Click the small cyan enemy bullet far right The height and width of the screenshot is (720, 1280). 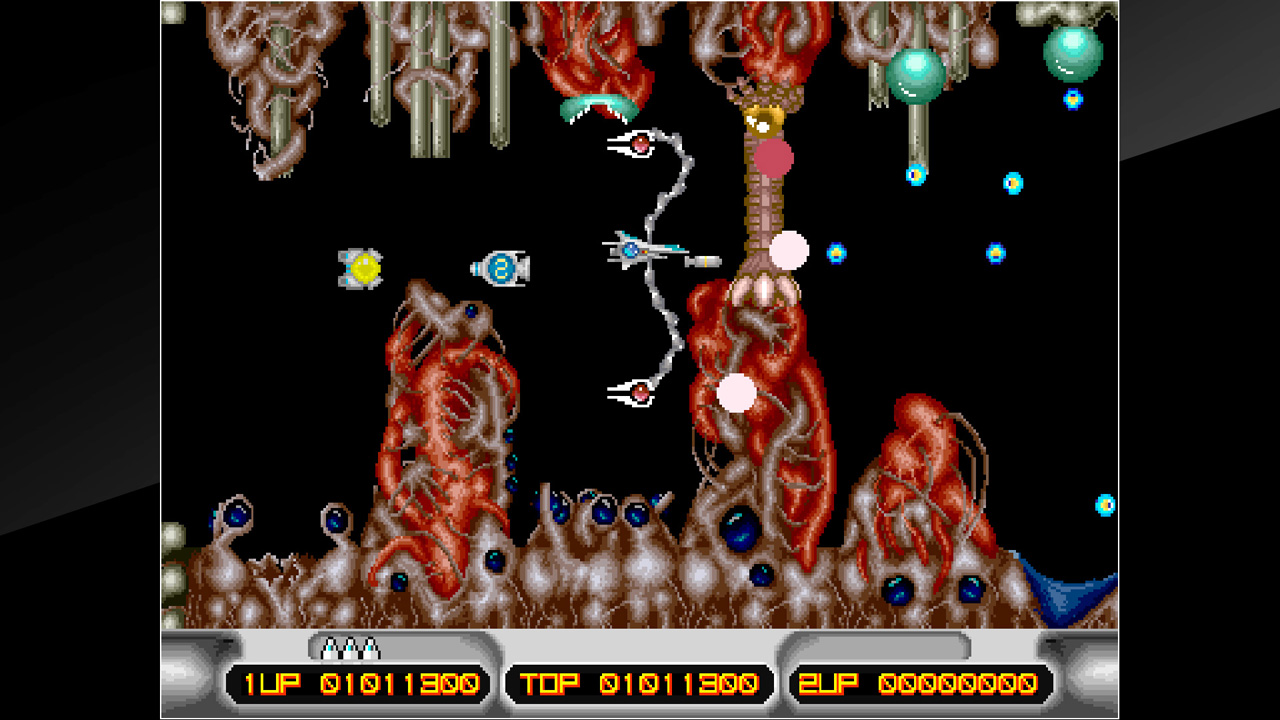(x=1103, y=500)
